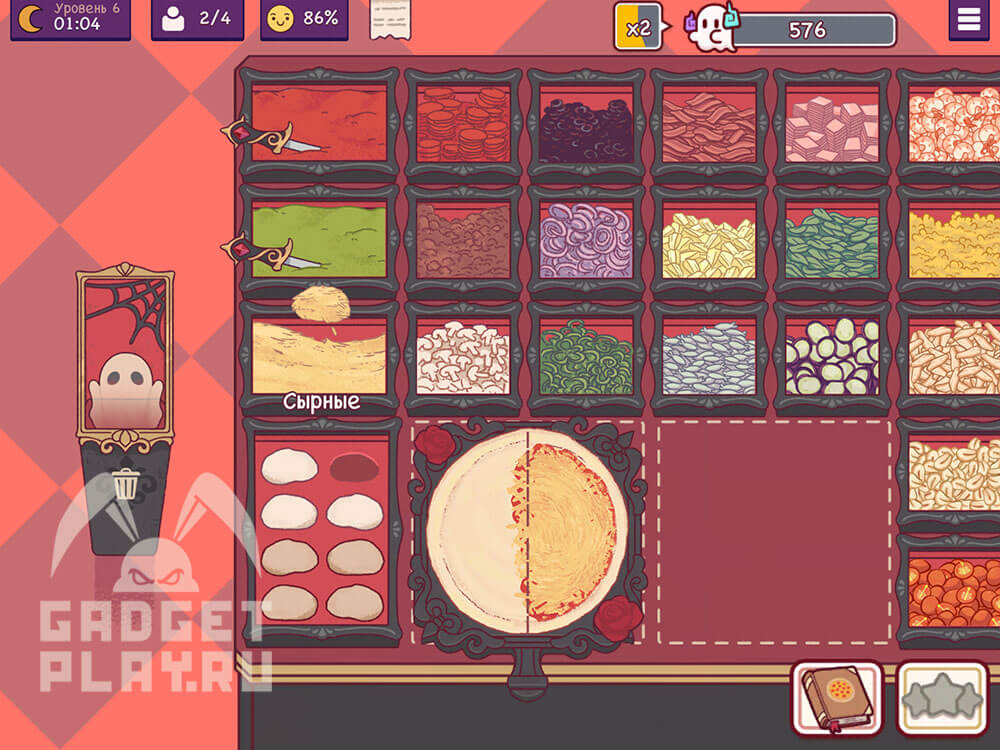
Task: Choose the green bell pepper bin
Action: (x=586, y=357)
